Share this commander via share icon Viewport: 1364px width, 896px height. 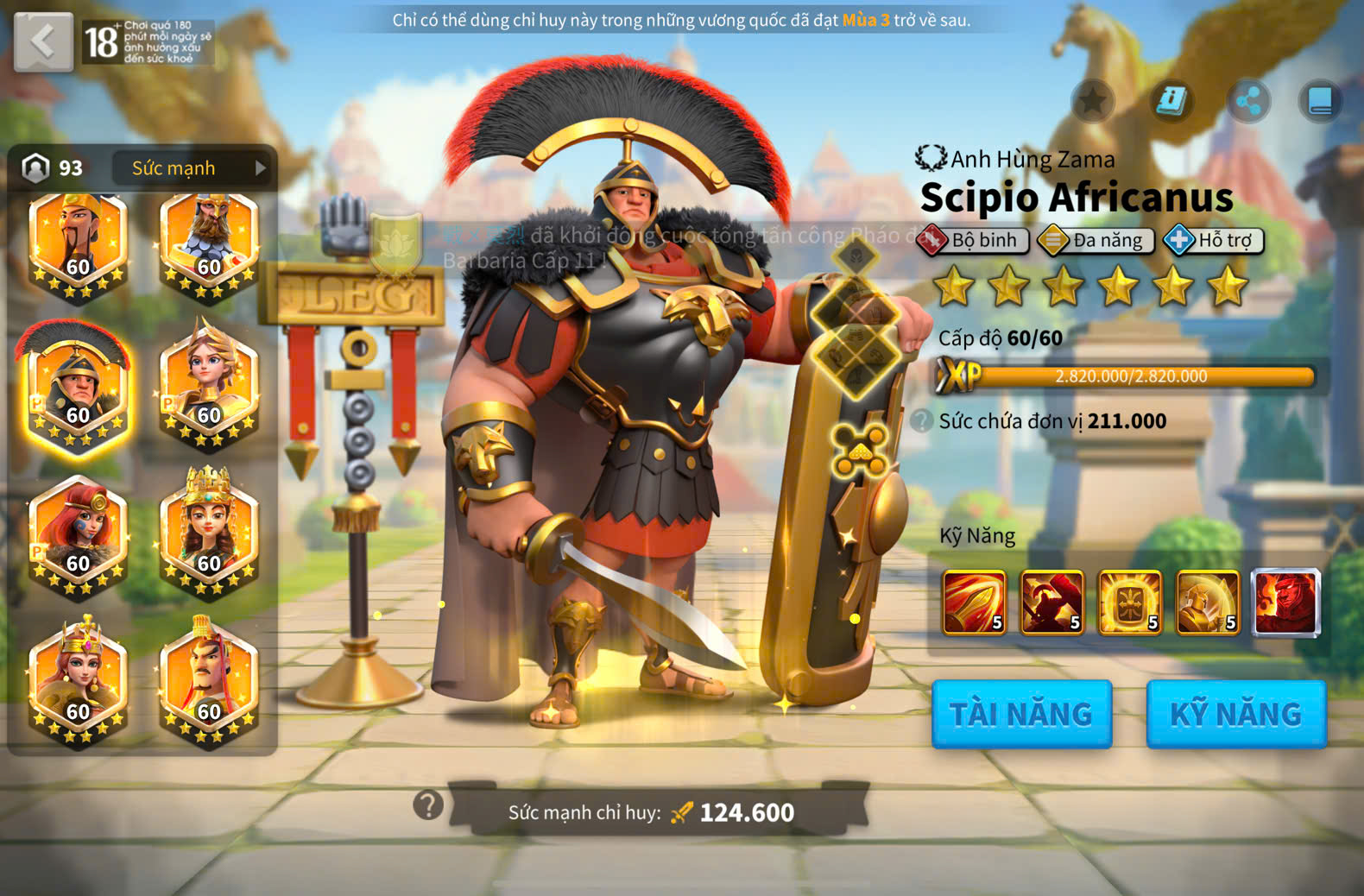(1248, 102)
